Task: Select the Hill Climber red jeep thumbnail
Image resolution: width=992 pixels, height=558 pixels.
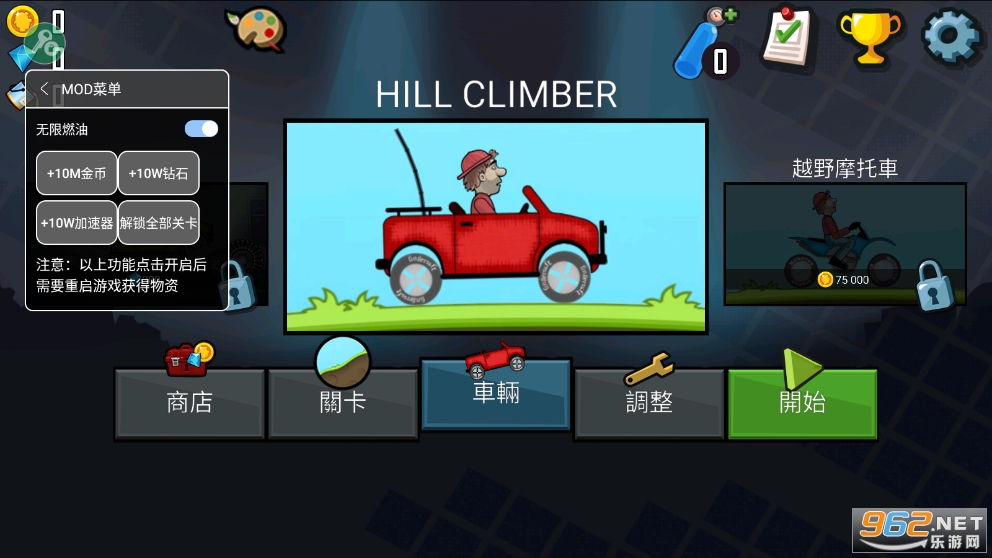Action: click(496, 227)
